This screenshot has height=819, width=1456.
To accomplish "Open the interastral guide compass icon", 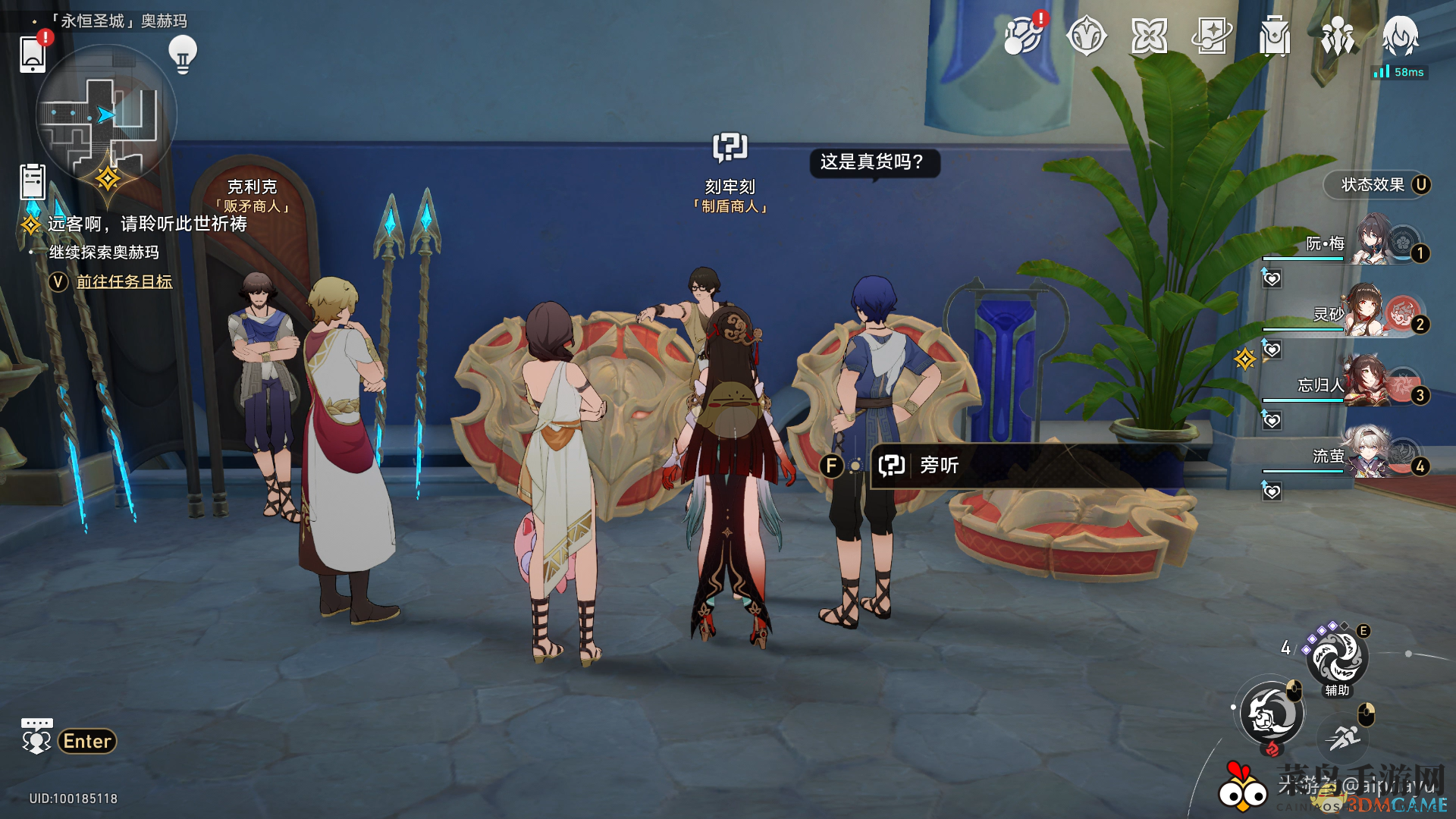I will coord(1086,36).
